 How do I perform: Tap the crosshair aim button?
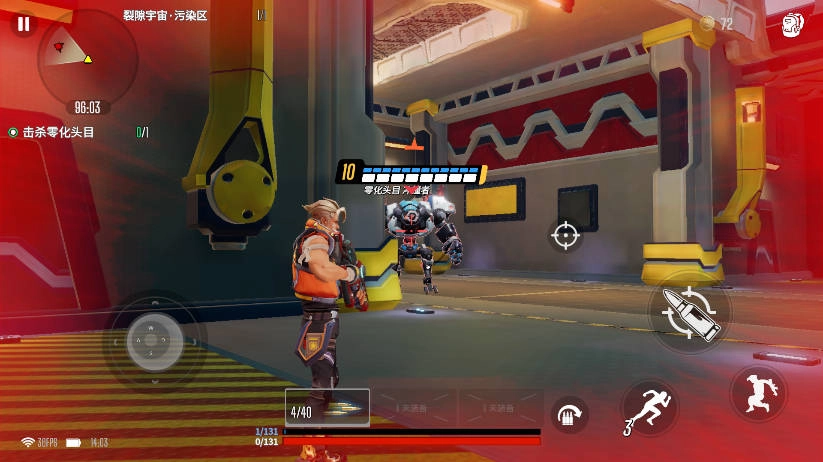click(x=565, y=235)
